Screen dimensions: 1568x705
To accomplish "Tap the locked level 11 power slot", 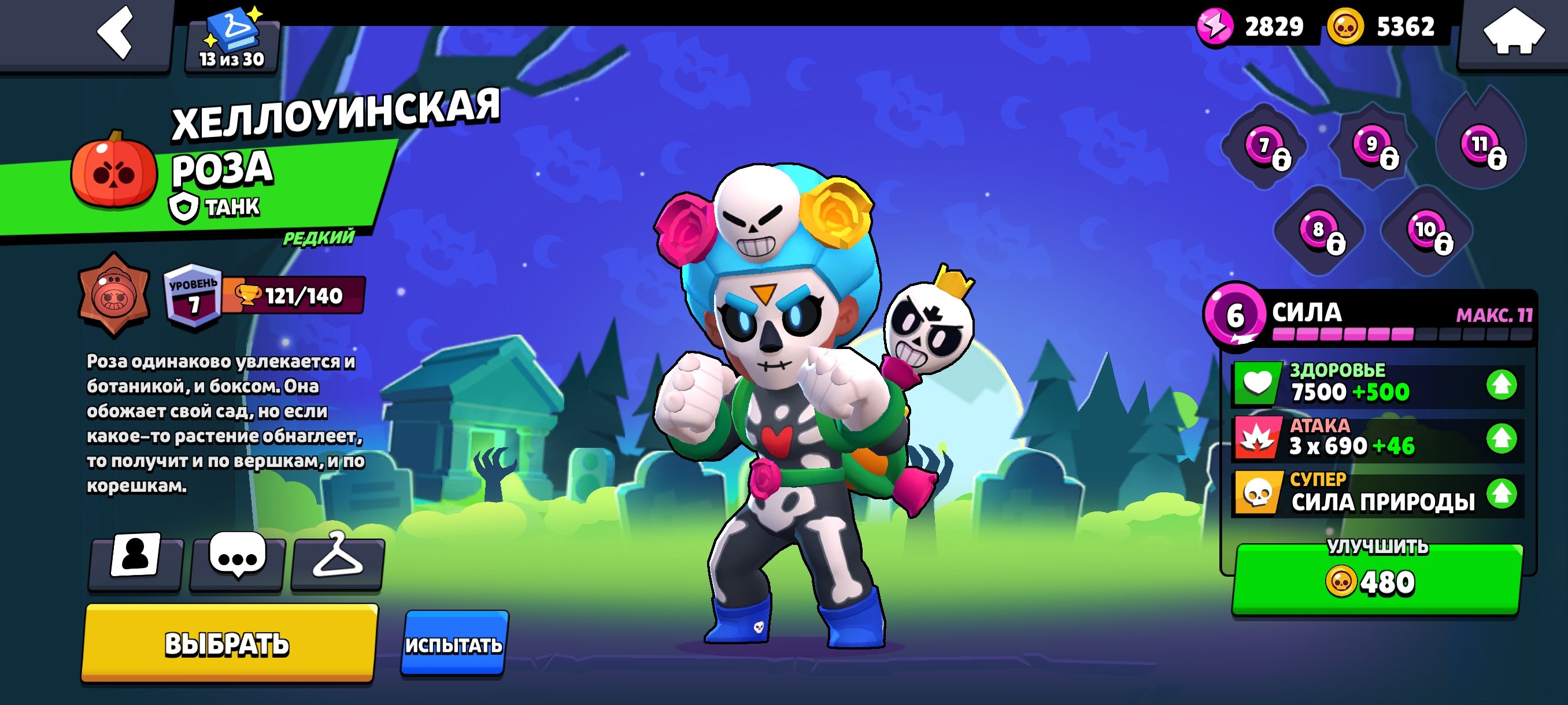I will (1480, 145).
